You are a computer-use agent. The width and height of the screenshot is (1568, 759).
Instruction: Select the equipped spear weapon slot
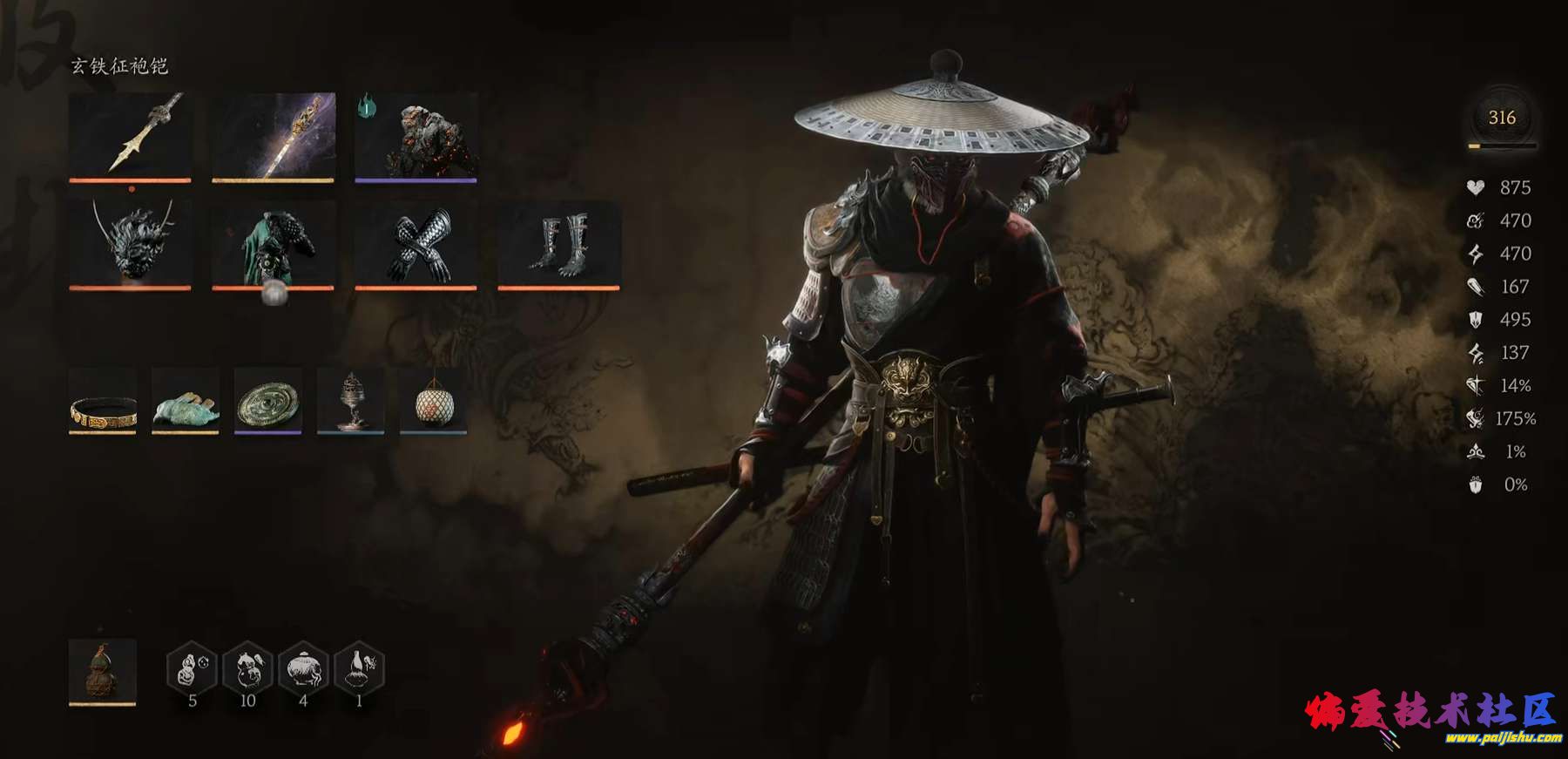point(130,136)
